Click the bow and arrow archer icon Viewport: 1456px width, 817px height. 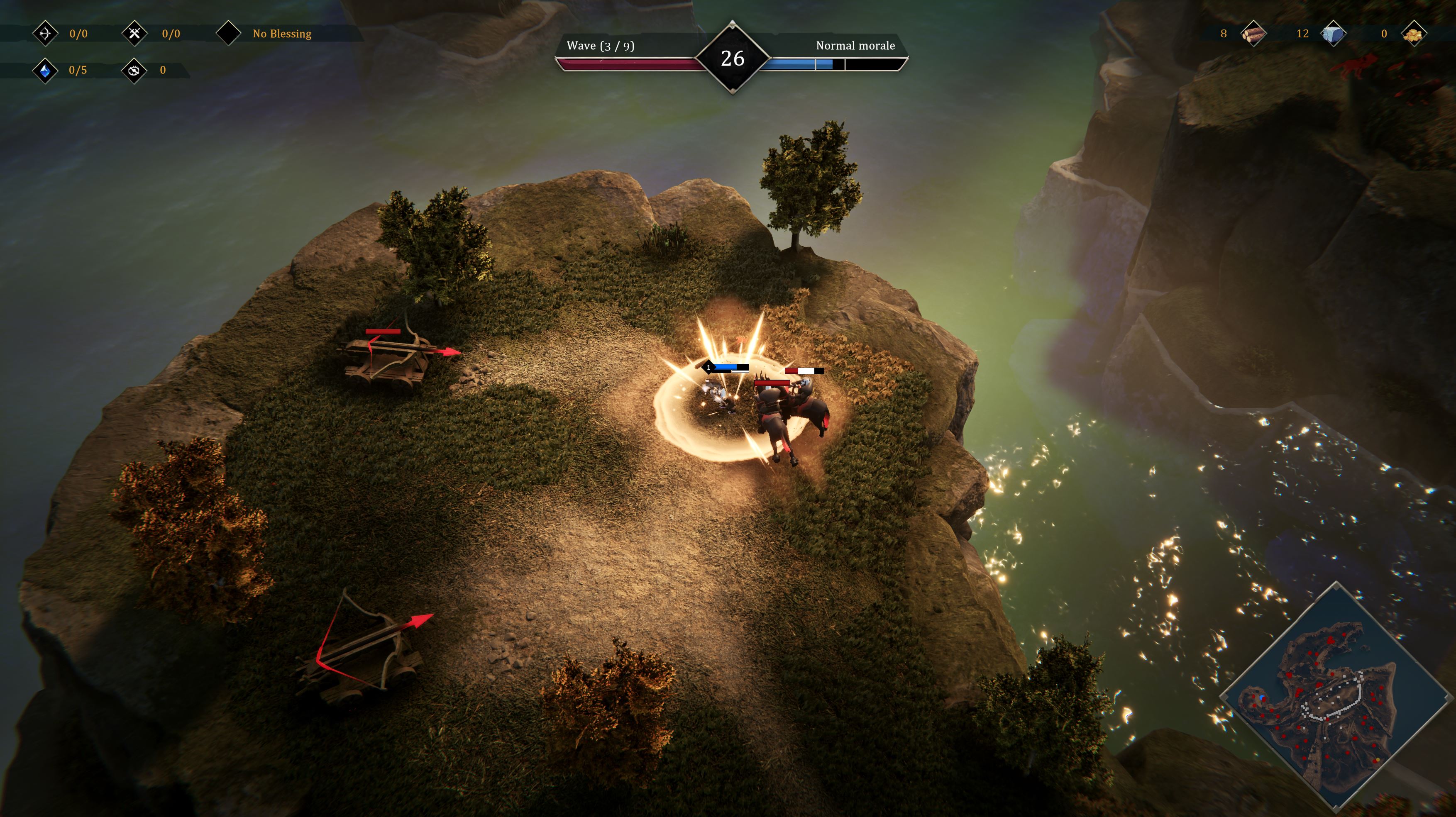[45, 33]
